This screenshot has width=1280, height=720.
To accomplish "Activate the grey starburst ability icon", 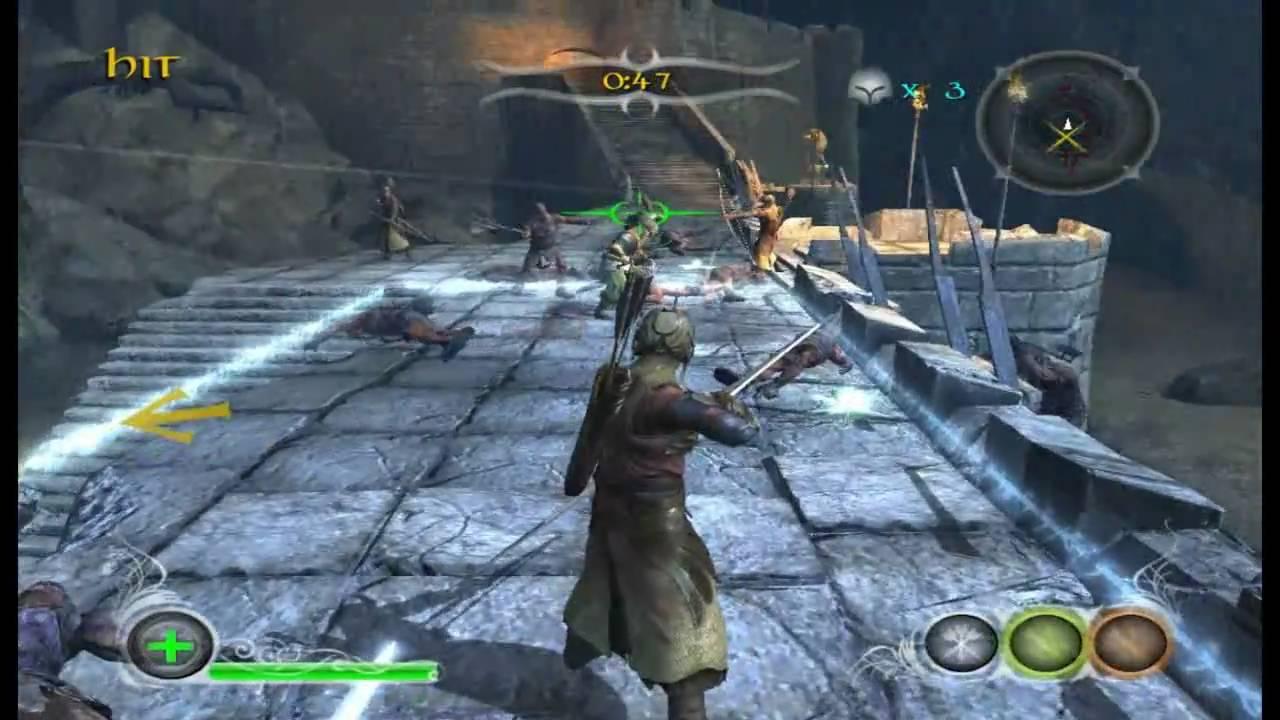I will (x=961, y=642).
